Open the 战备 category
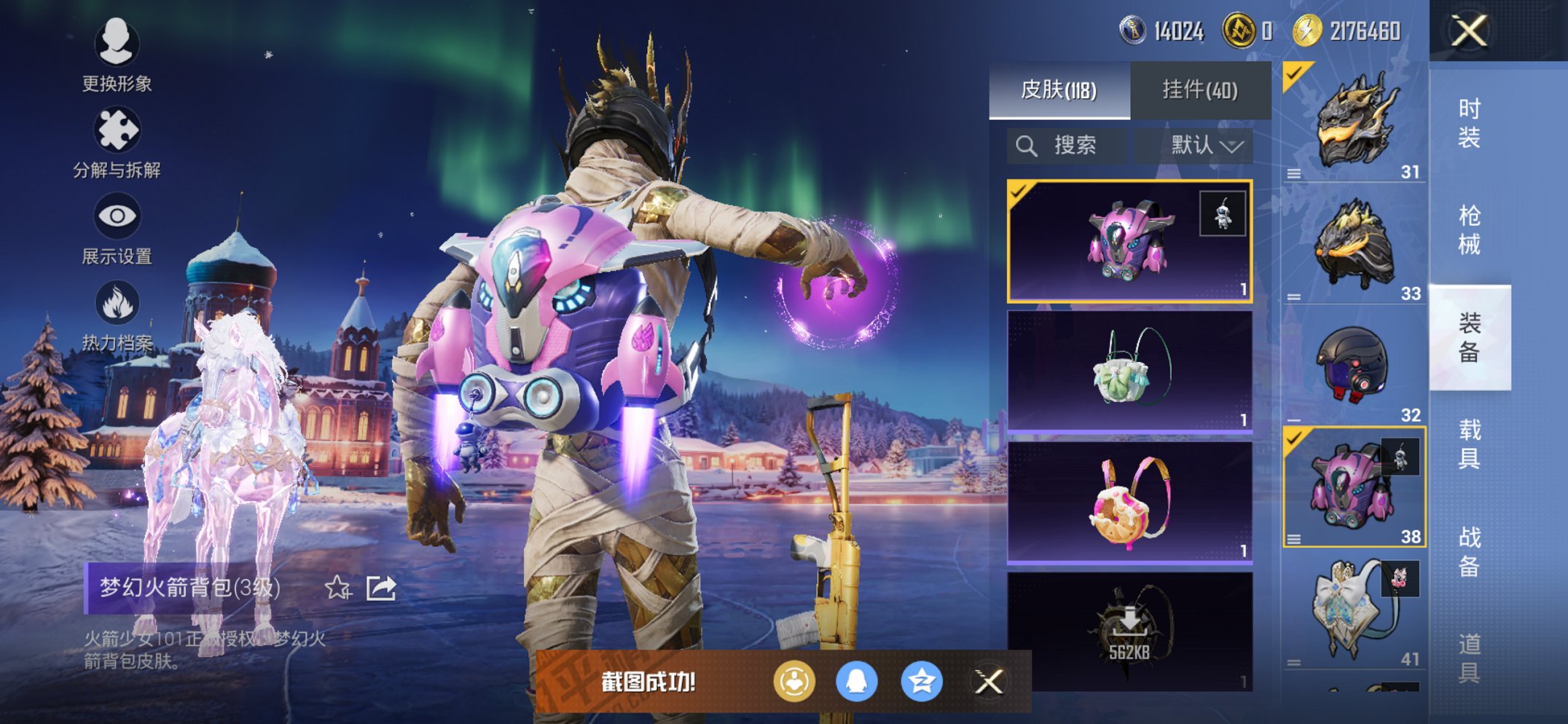 pos(1469,551)
